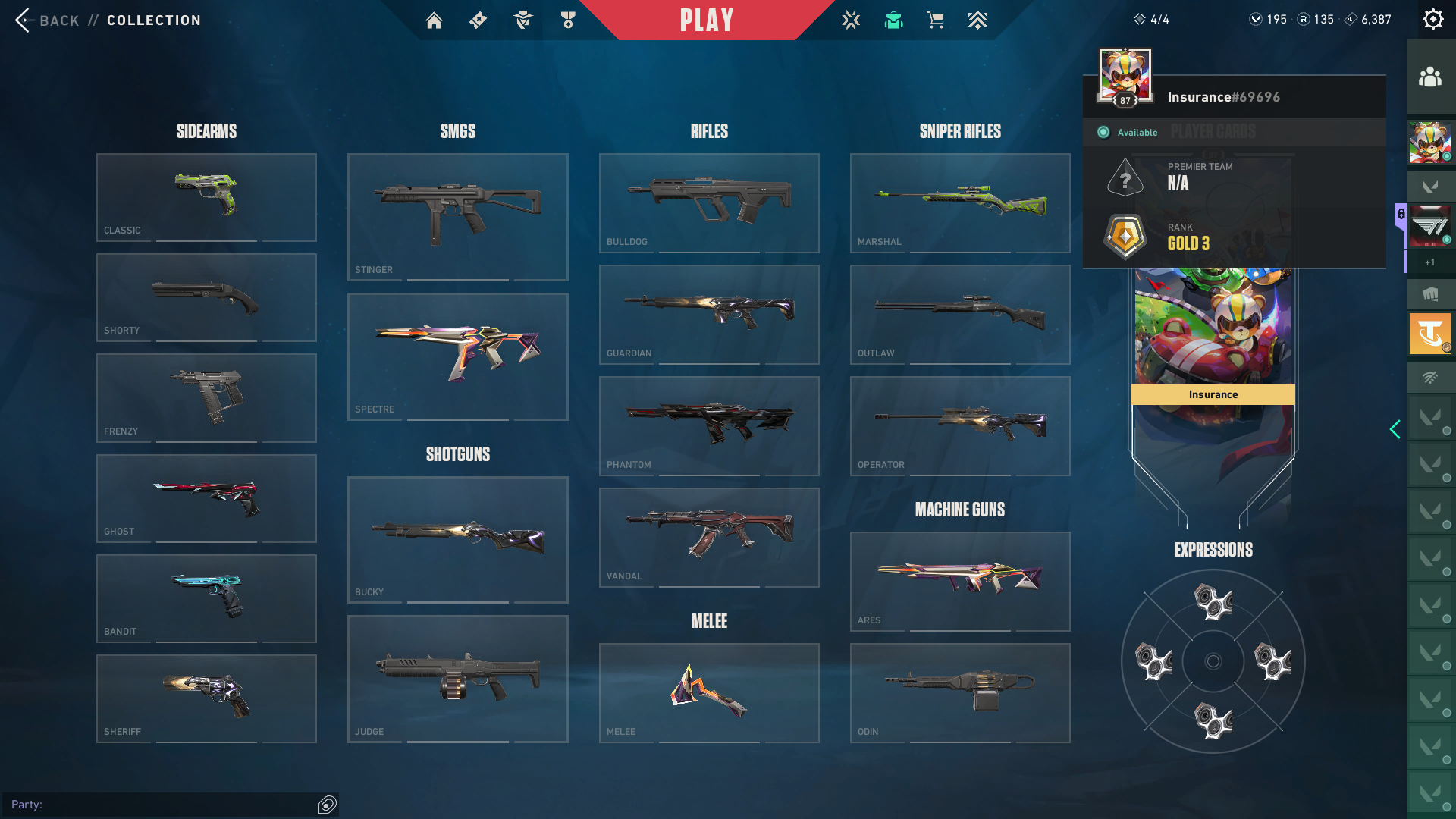Select the Sheriff revolver slot

pos(206,698)
